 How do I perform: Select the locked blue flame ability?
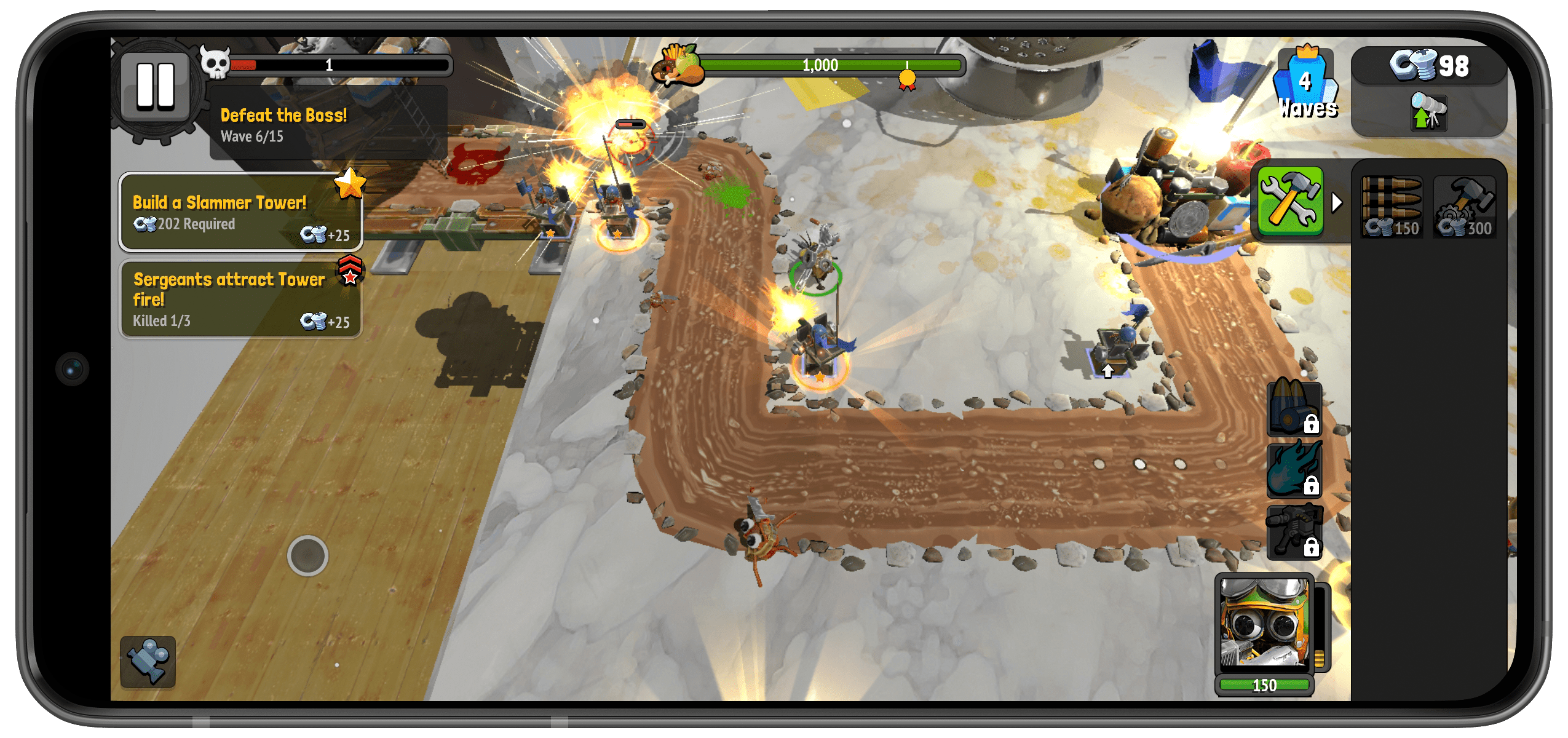[1294, 470]
